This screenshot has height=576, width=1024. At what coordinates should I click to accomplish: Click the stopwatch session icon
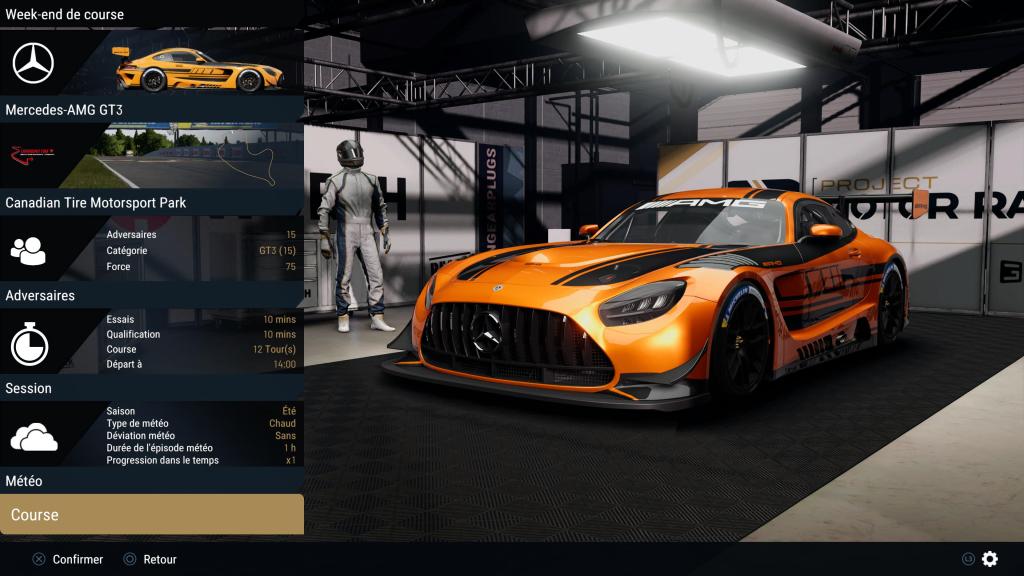click(30, 345)
